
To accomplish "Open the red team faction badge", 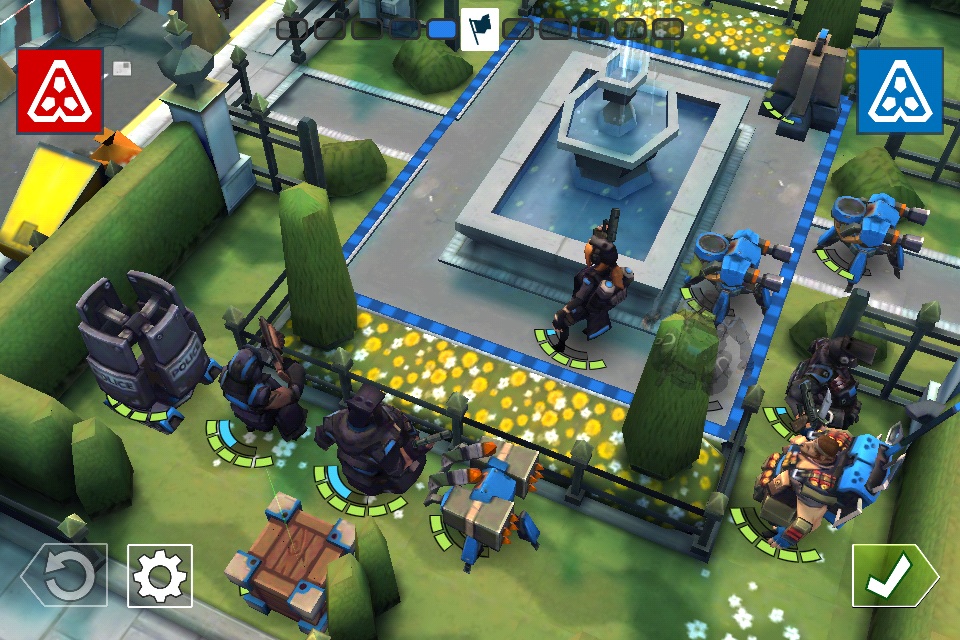I will [60, 91].
